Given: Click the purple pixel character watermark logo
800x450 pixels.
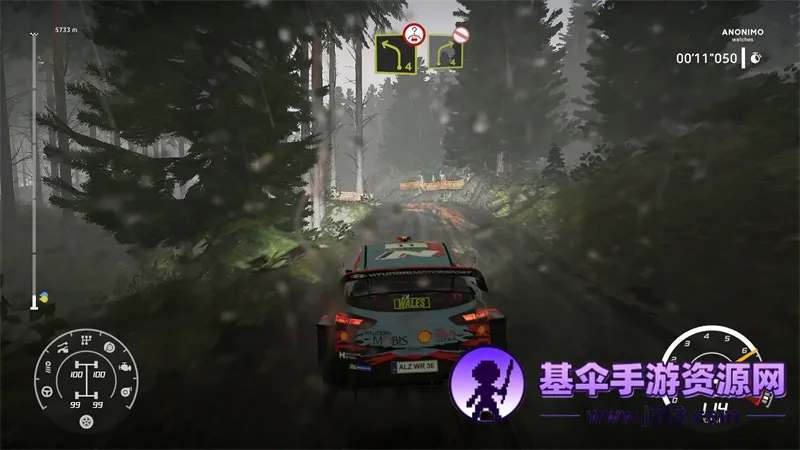Looking at the screenshot, I should point(490,387).
